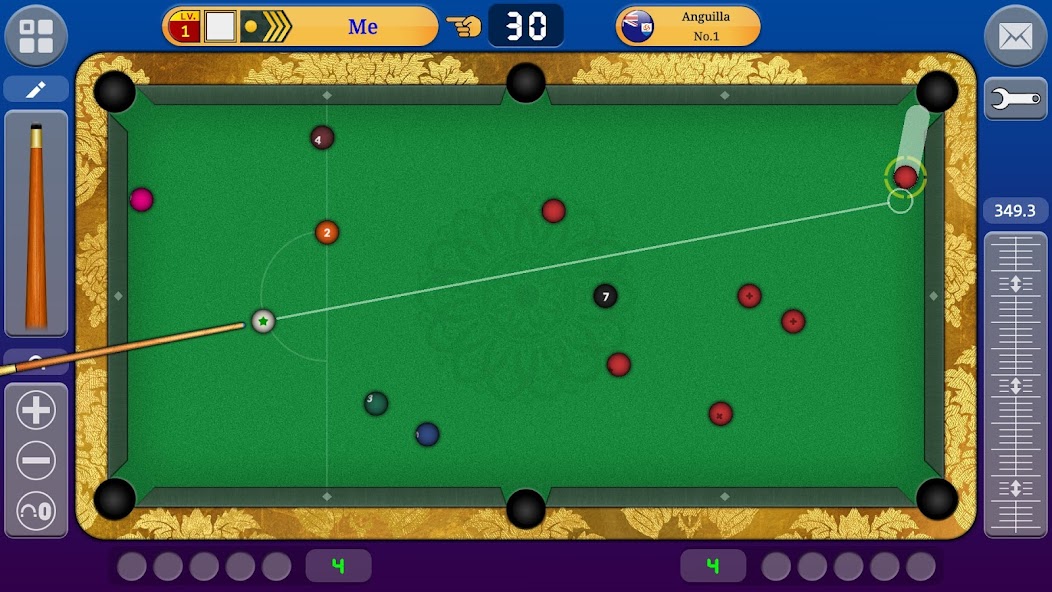Select the cue stick panel
1052x592 pixels.
coord(36,223)
